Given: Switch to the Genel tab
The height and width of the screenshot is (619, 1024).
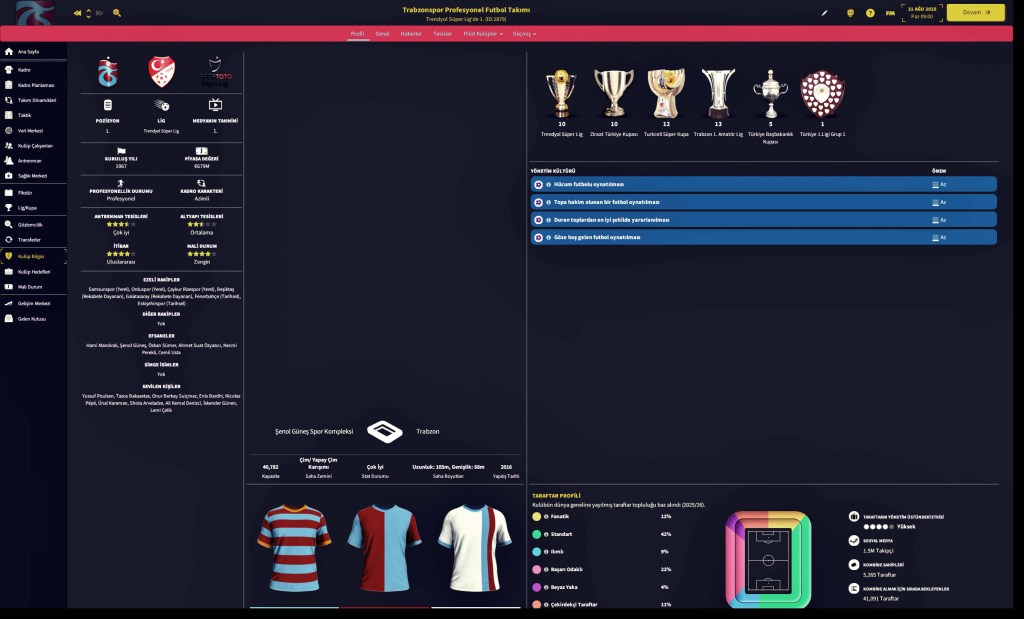Looking at the screenshot, I should point(382,34).
